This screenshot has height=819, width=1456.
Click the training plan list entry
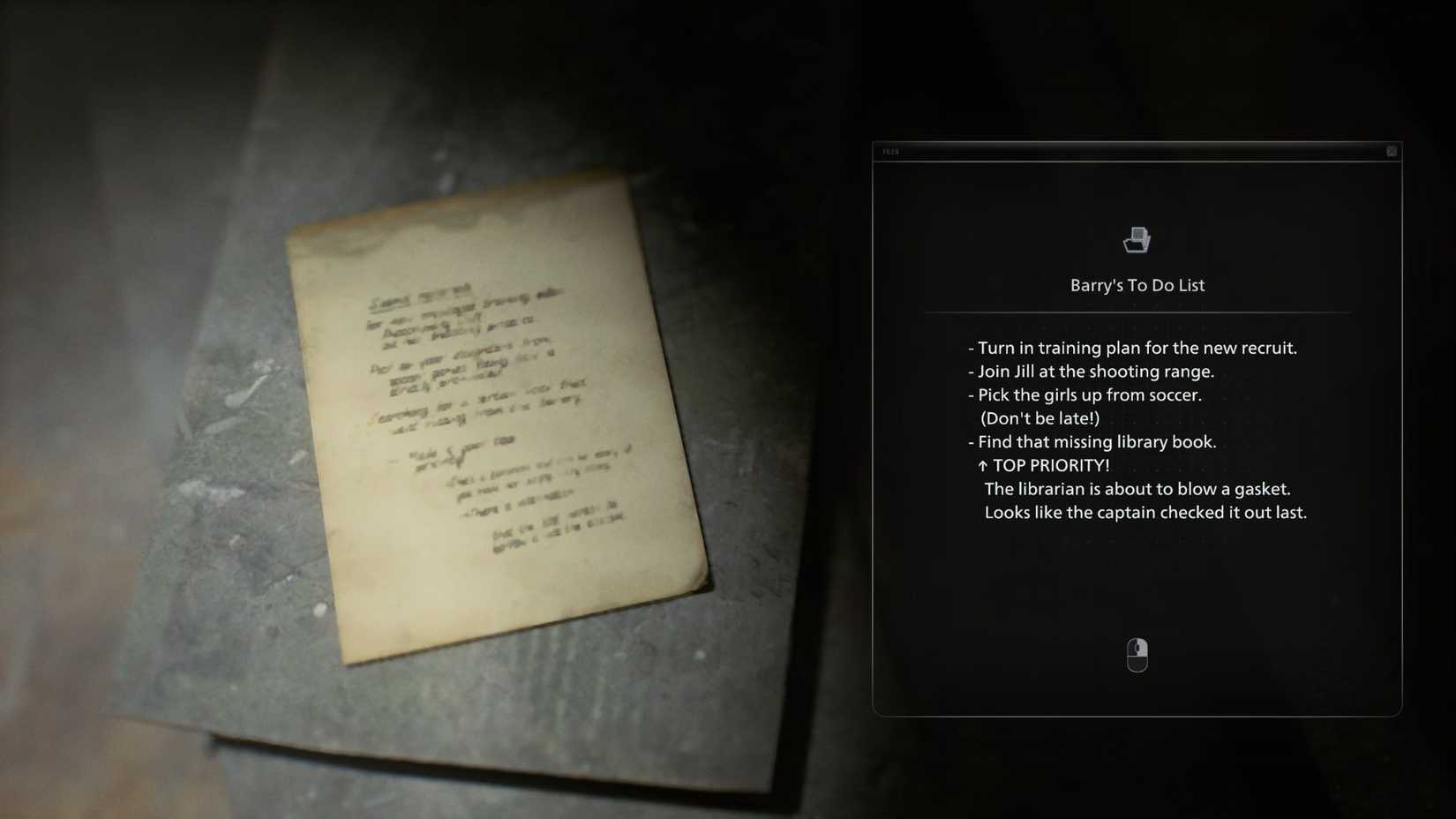click(x=1132, y=348)
